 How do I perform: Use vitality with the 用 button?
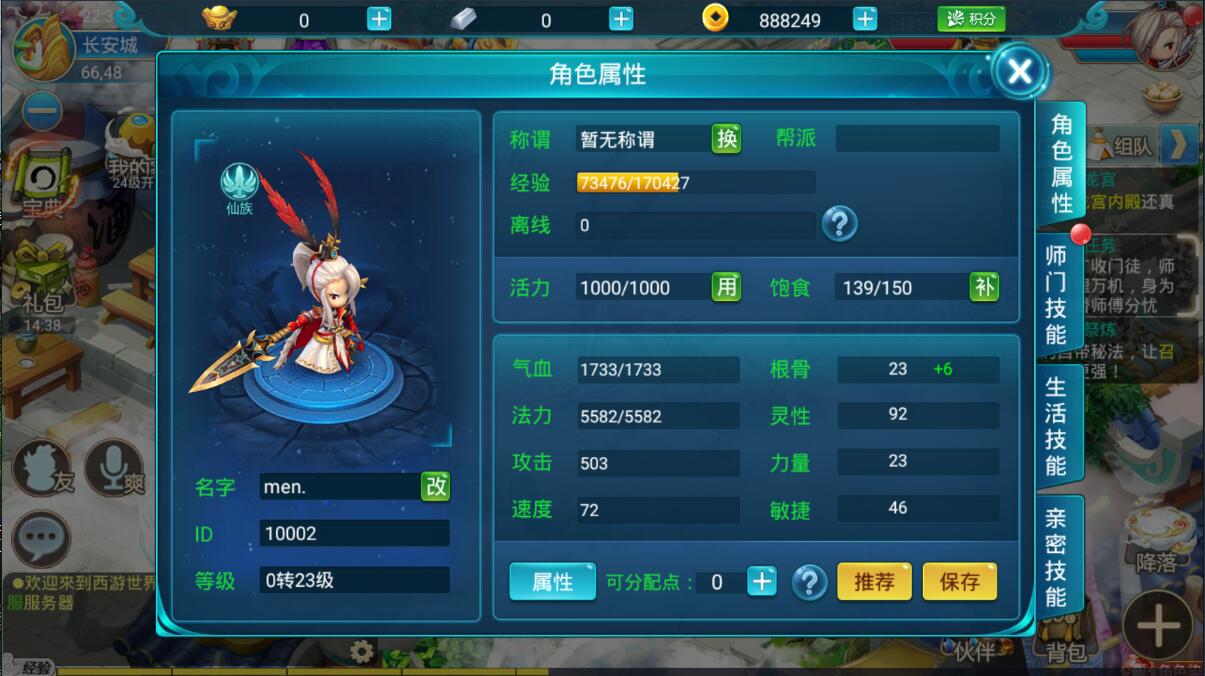727,288
